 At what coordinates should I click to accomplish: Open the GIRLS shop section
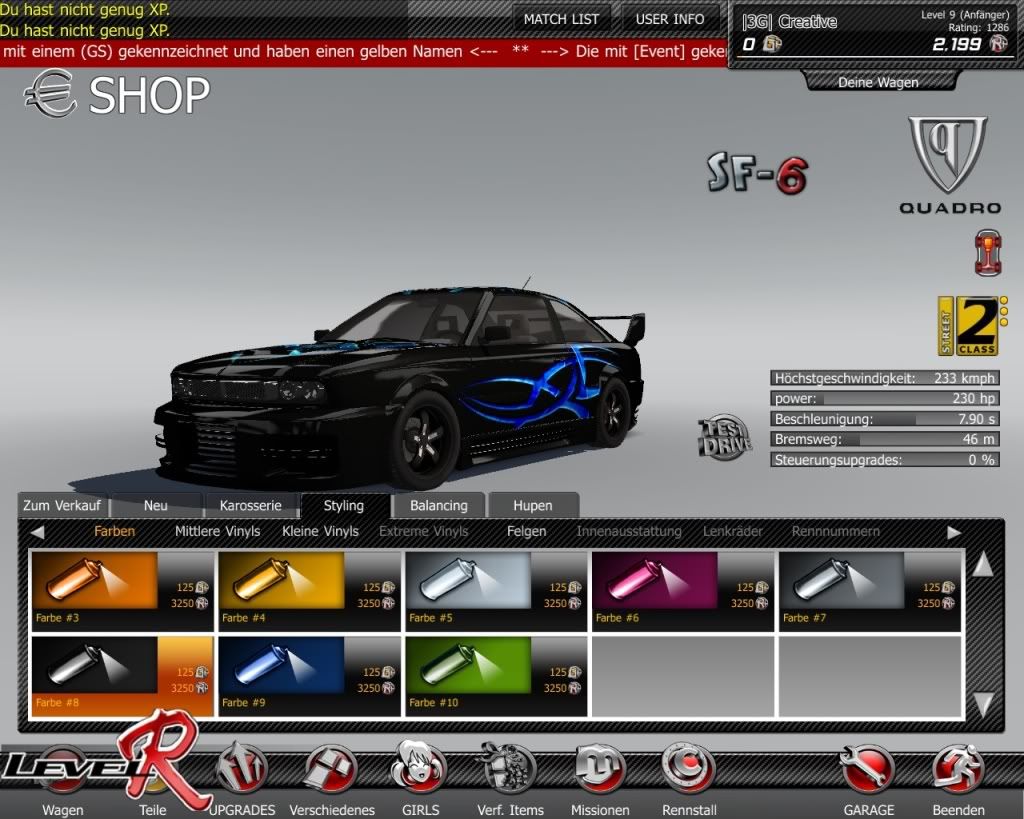418,775
